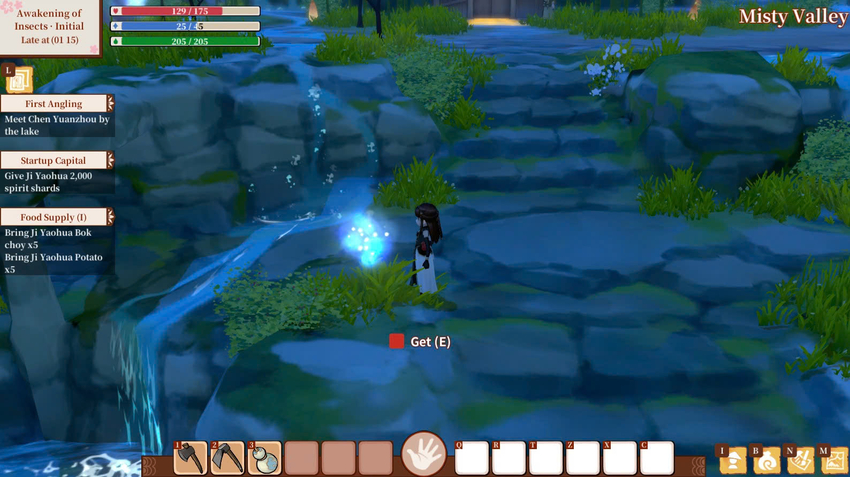Open the character menu icon
850x477 pixels.
[x=732, y=461]
